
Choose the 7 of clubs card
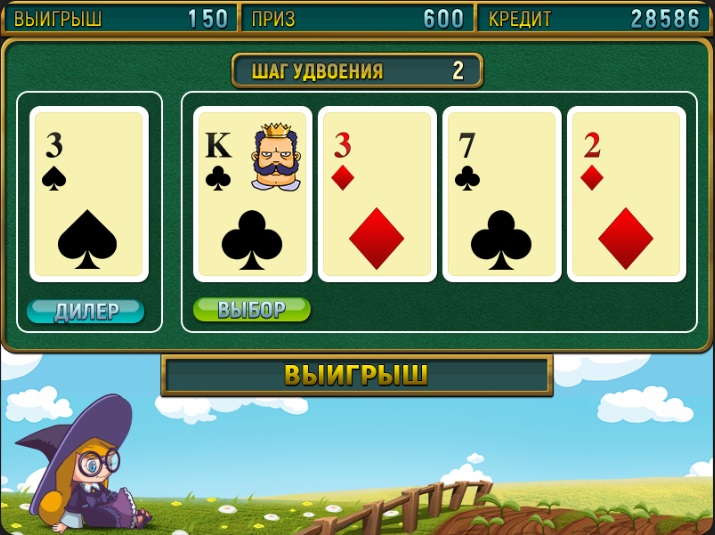pos(502,194)
